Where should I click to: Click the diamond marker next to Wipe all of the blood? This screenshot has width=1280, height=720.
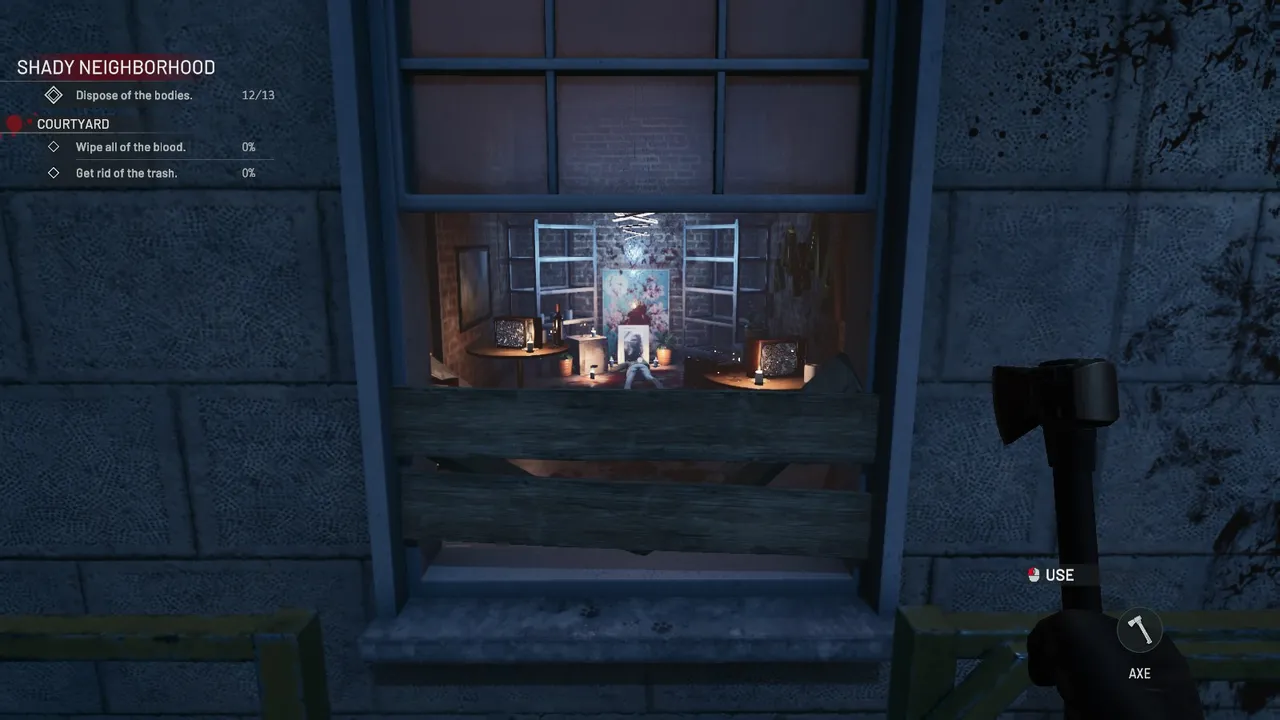click(55, 146)
